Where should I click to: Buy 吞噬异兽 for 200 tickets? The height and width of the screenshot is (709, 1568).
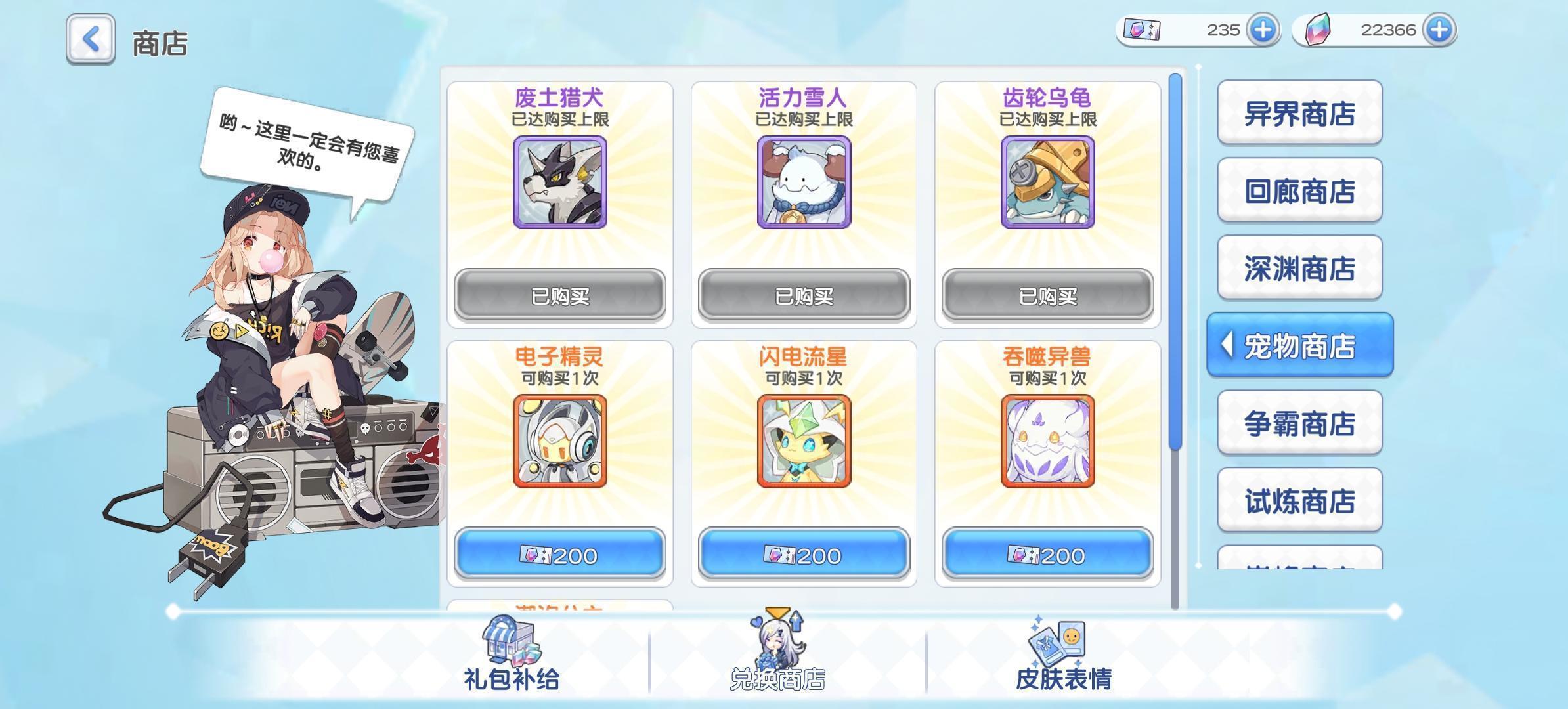[x=1047, y=555]
